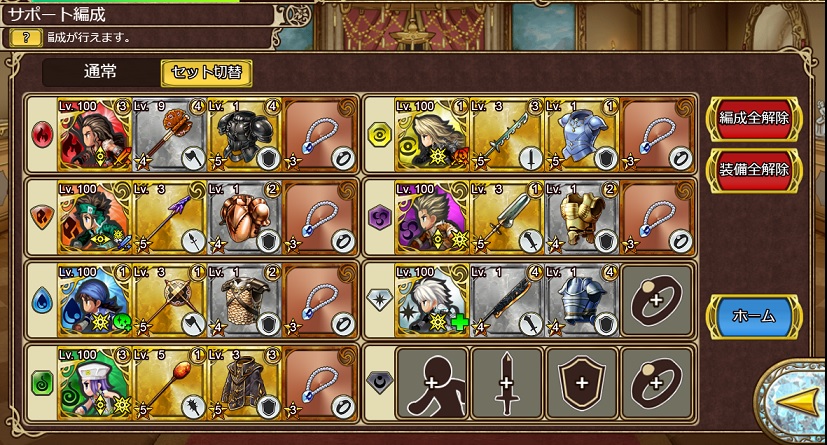Image resolution: width=827 pixels, height=445 pixels.
Task: Choose the copper-colored armor slot
Action: (245, 216)
